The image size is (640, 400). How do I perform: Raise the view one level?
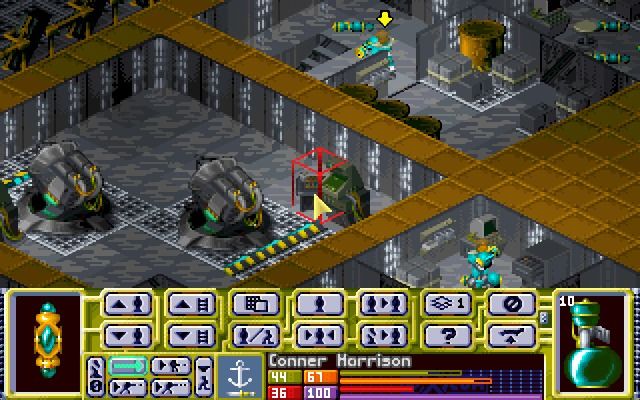point(191,304)
